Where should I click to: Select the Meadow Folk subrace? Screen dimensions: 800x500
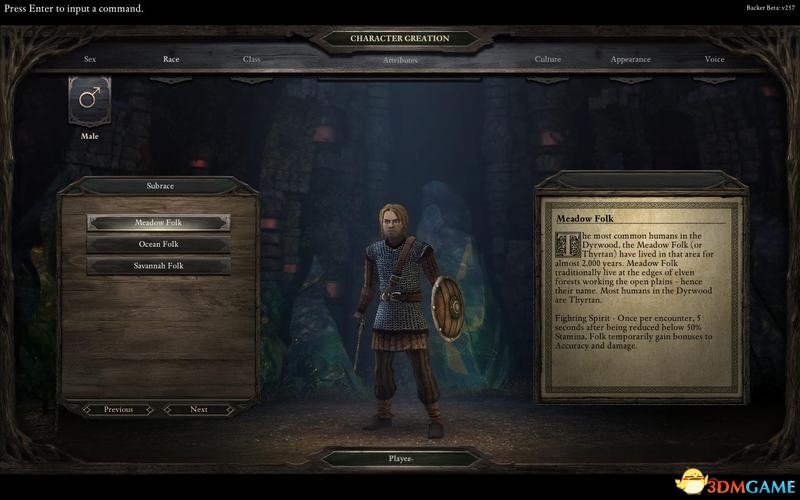click(x=158, y=222)
